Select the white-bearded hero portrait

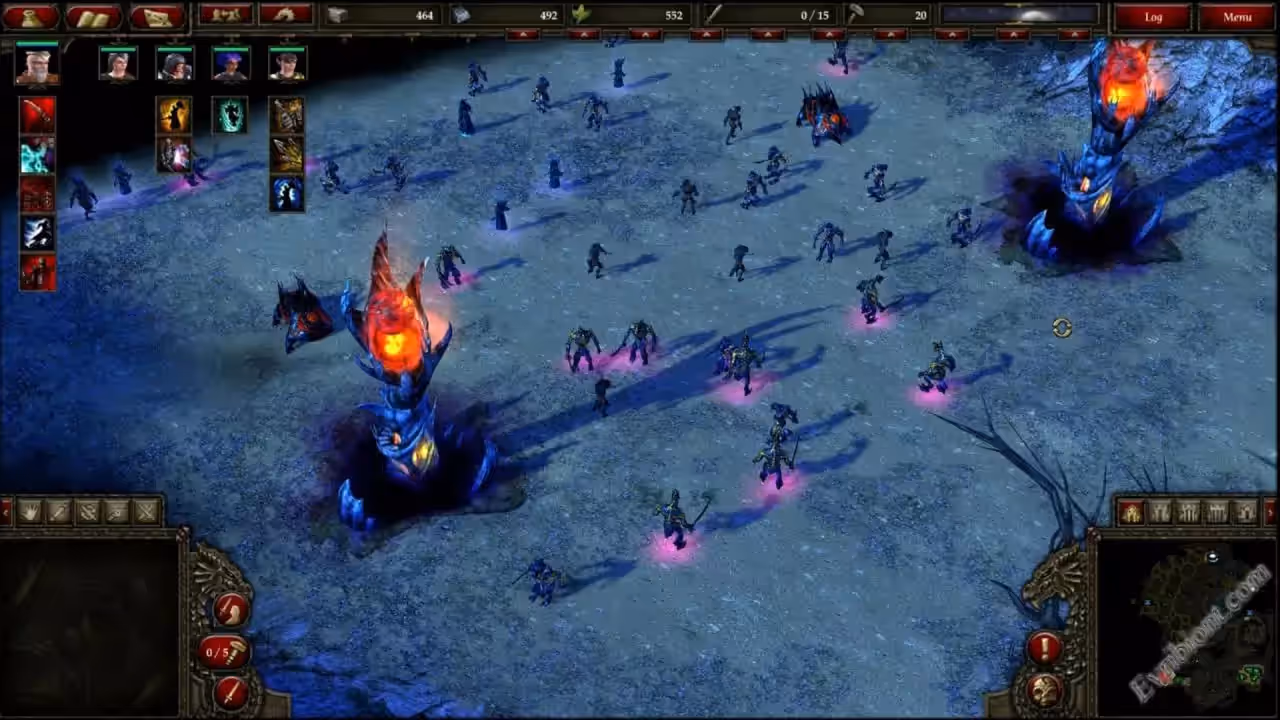tap(37, 64)
